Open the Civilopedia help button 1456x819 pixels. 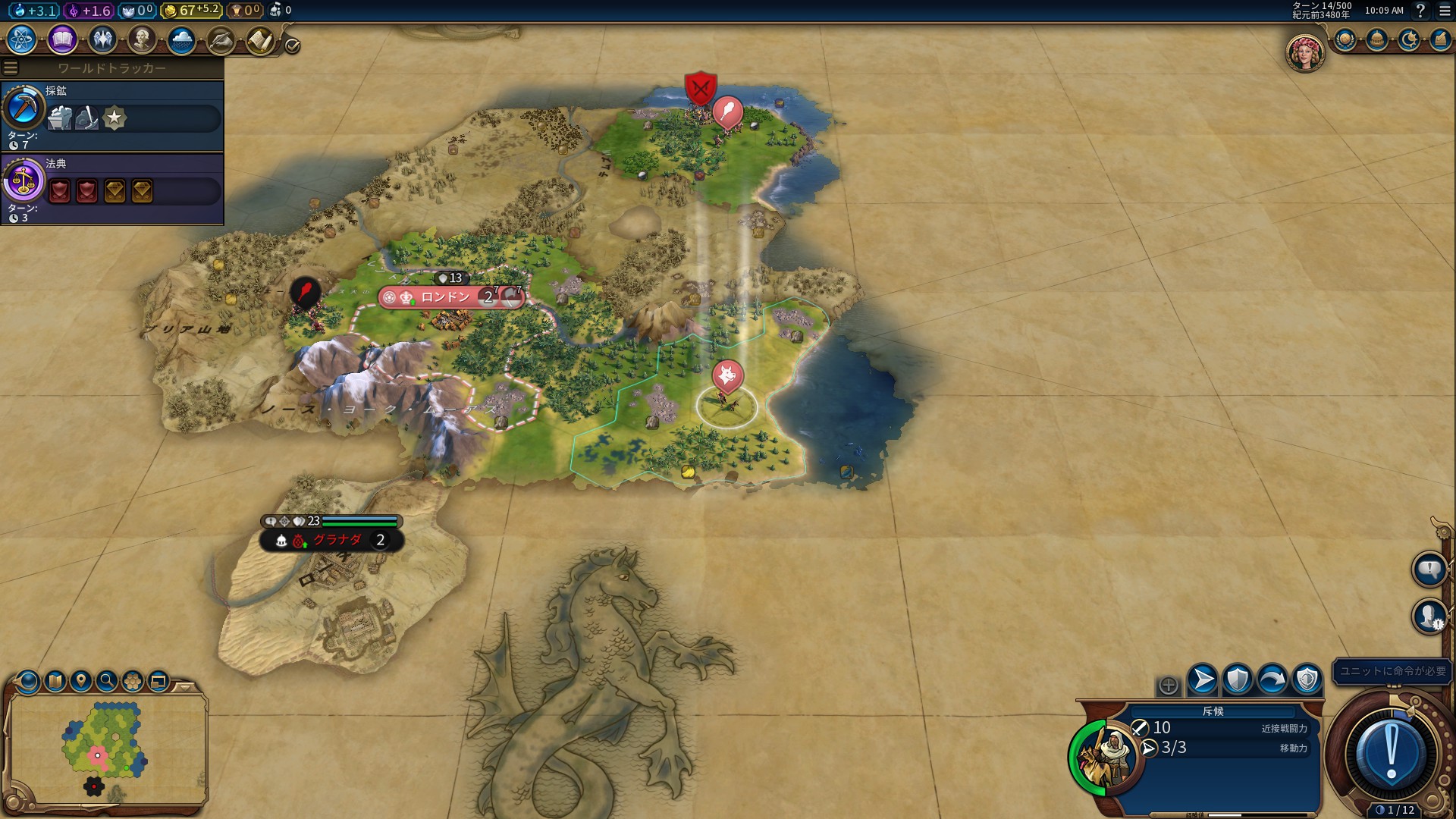tap(1420, 11)
